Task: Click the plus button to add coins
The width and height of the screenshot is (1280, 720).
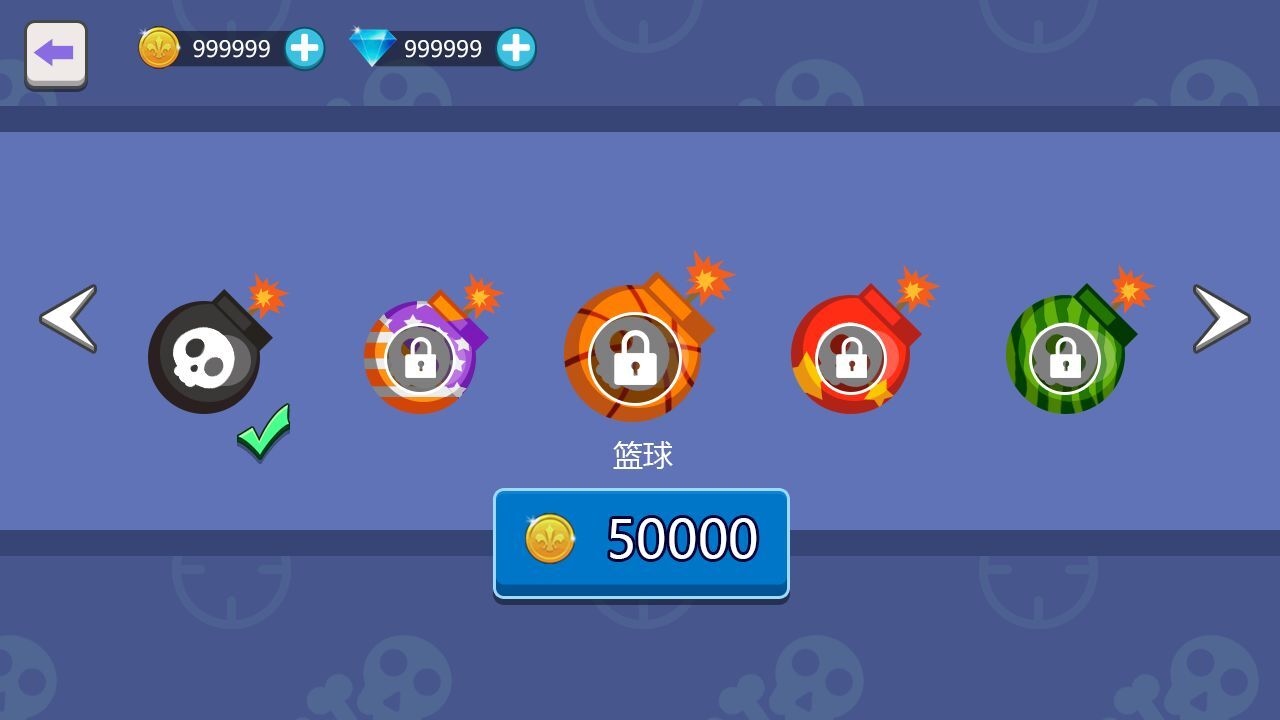Action: (305, 46)
